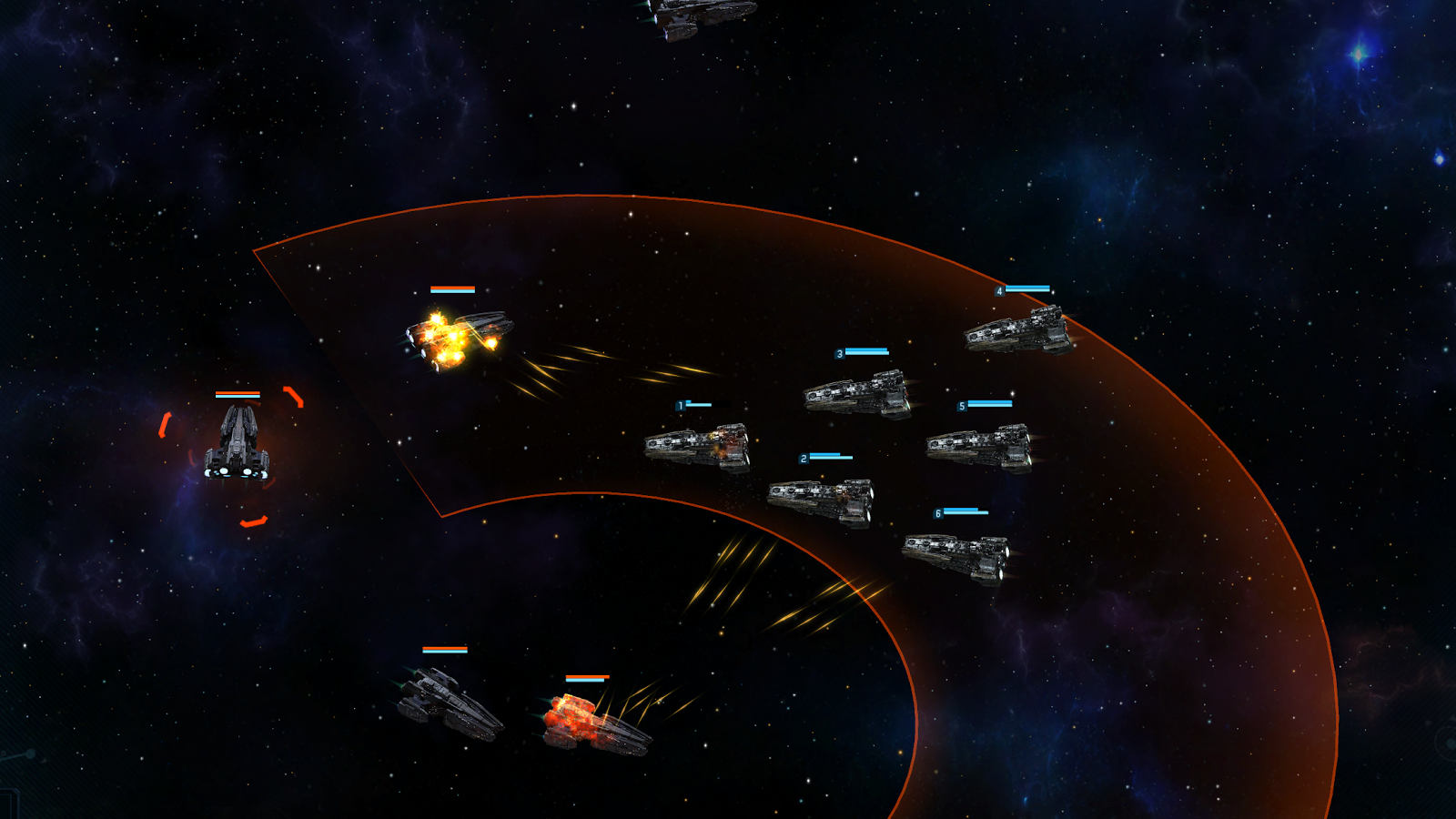
Task: Choose the ship labeled number 3
Action: (x=857, y=393)
